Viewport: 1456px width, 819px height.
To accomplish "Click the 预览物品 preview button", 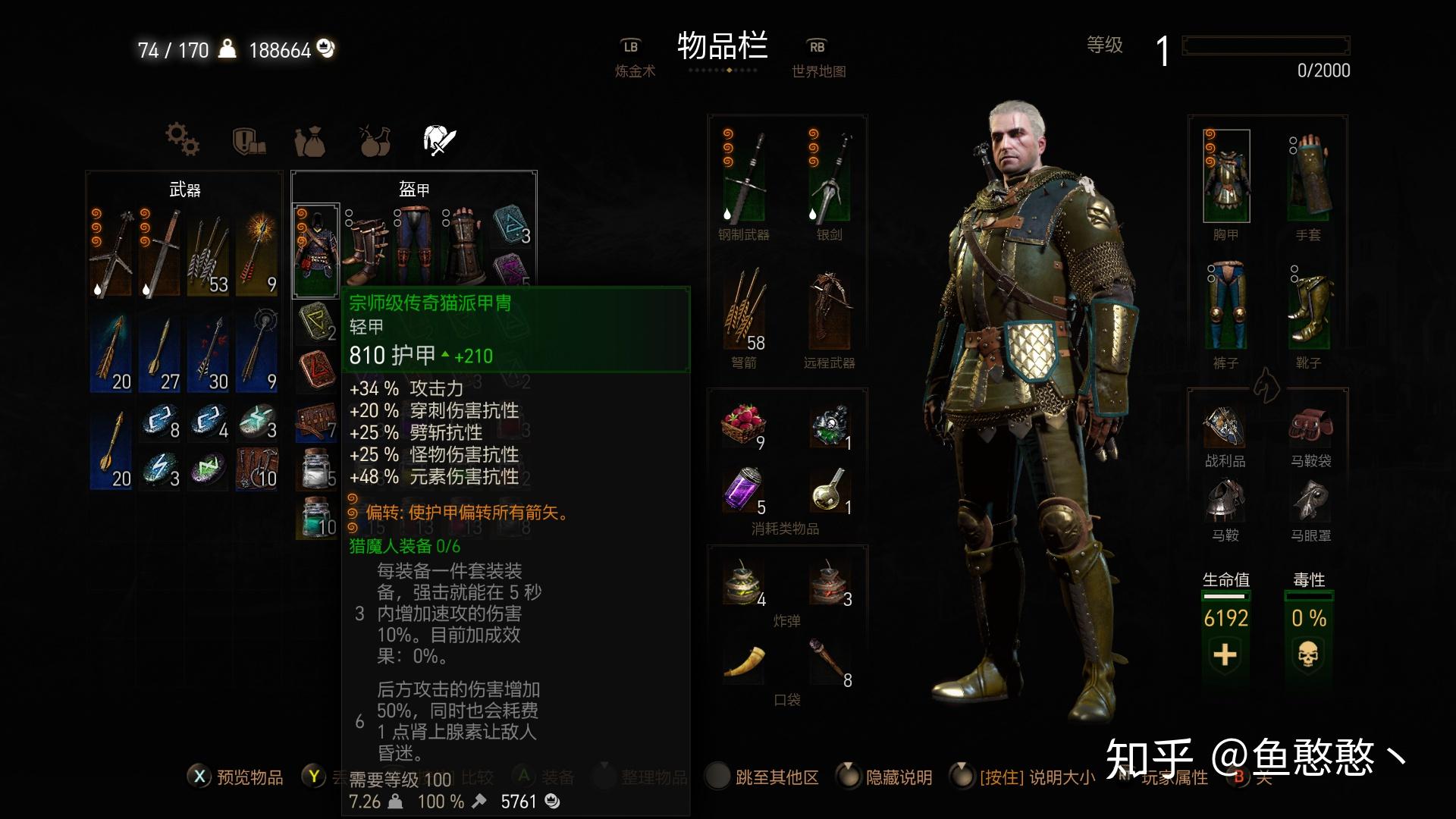I will tap(250, 777).
